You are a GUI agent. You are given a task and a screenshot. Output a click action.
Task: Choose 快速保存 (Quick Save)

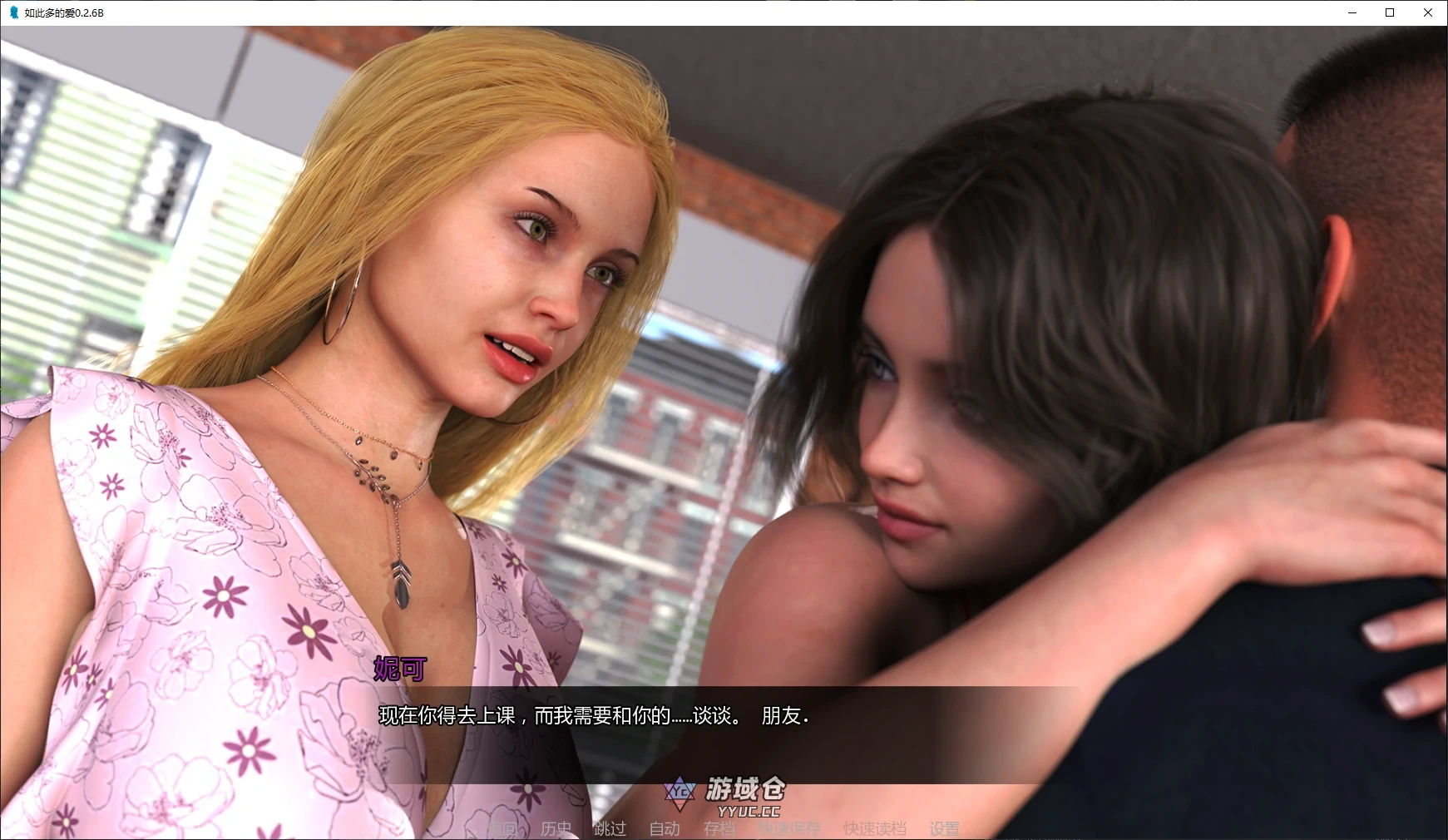(789, 828)
